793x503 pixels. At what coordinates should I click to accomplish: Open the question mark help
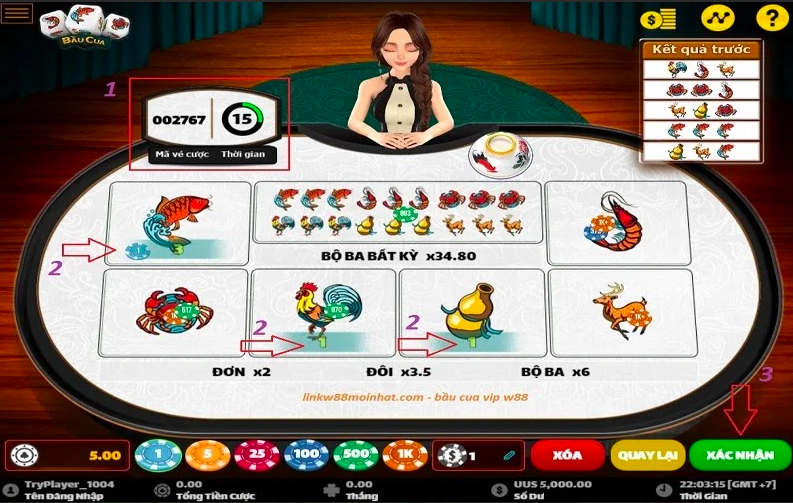[x=768, y=18]
